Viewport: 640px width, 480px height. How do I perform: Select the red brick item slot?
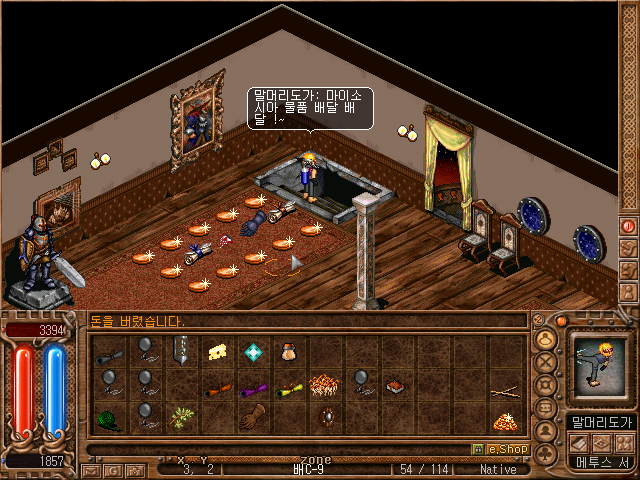click(396, 385)
